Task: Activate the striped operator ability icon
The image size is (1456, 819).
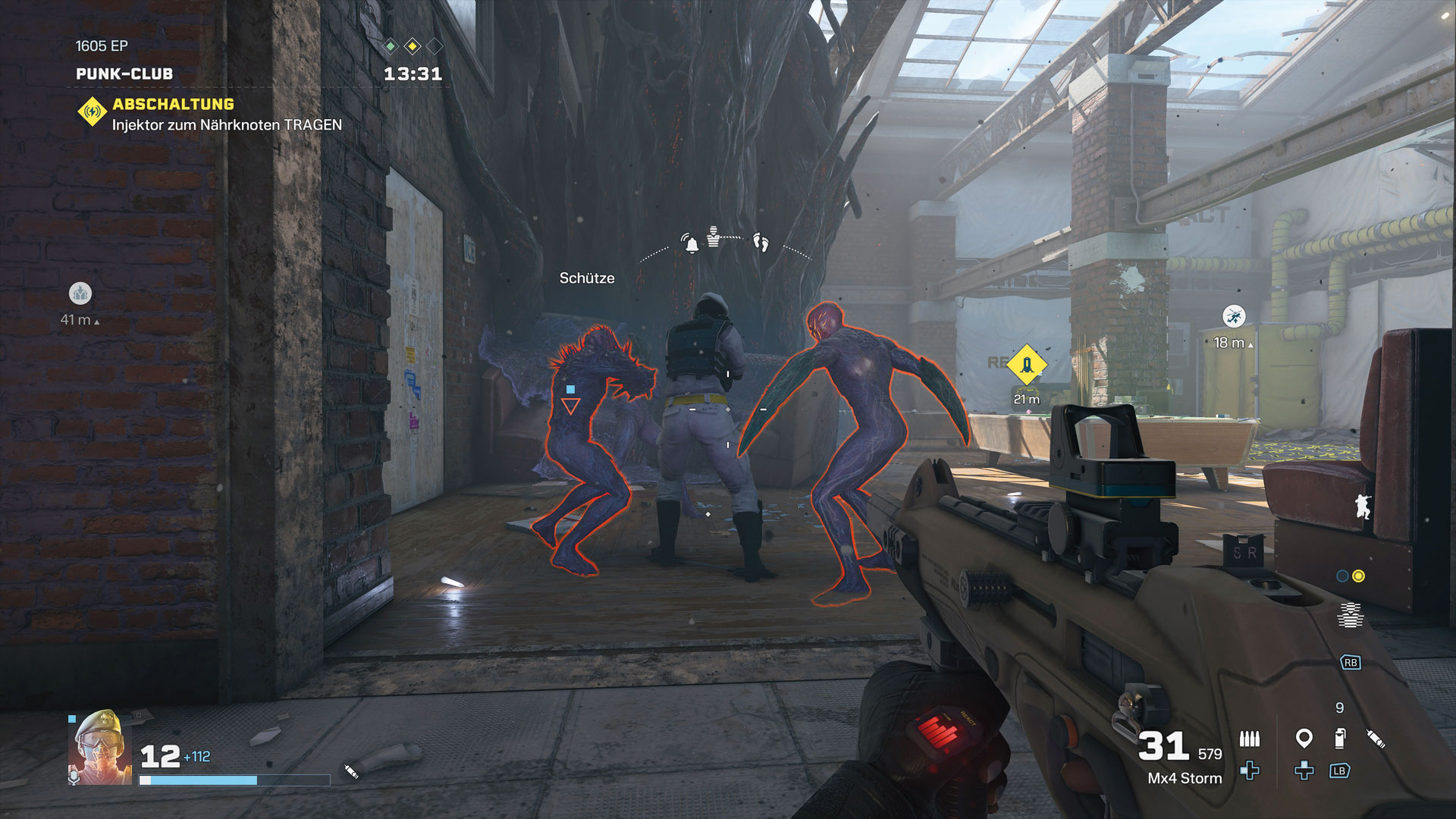Action: point(1350,615)
